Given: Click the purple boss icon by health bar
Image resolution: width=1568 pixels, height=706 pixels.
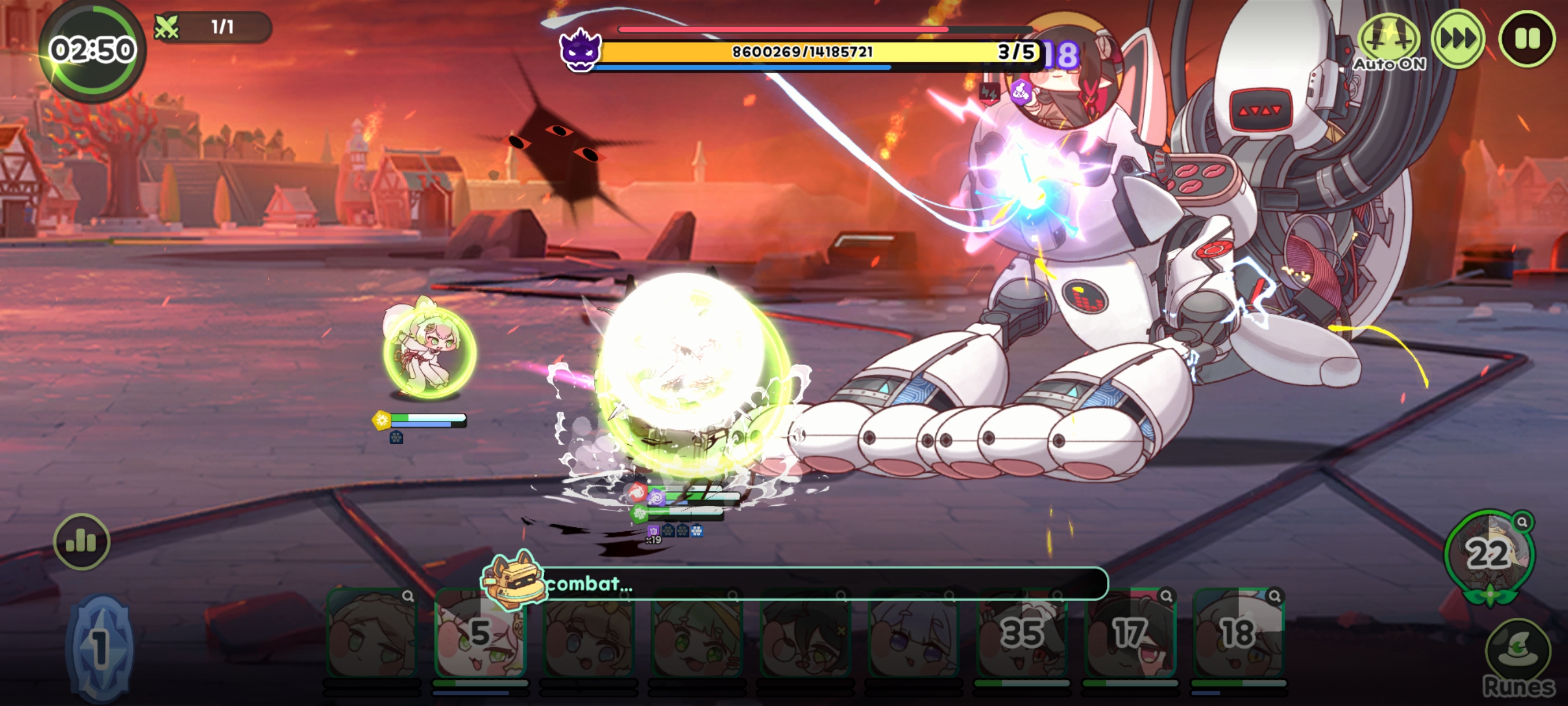Looking at the screenshot, I should (580, 50).
